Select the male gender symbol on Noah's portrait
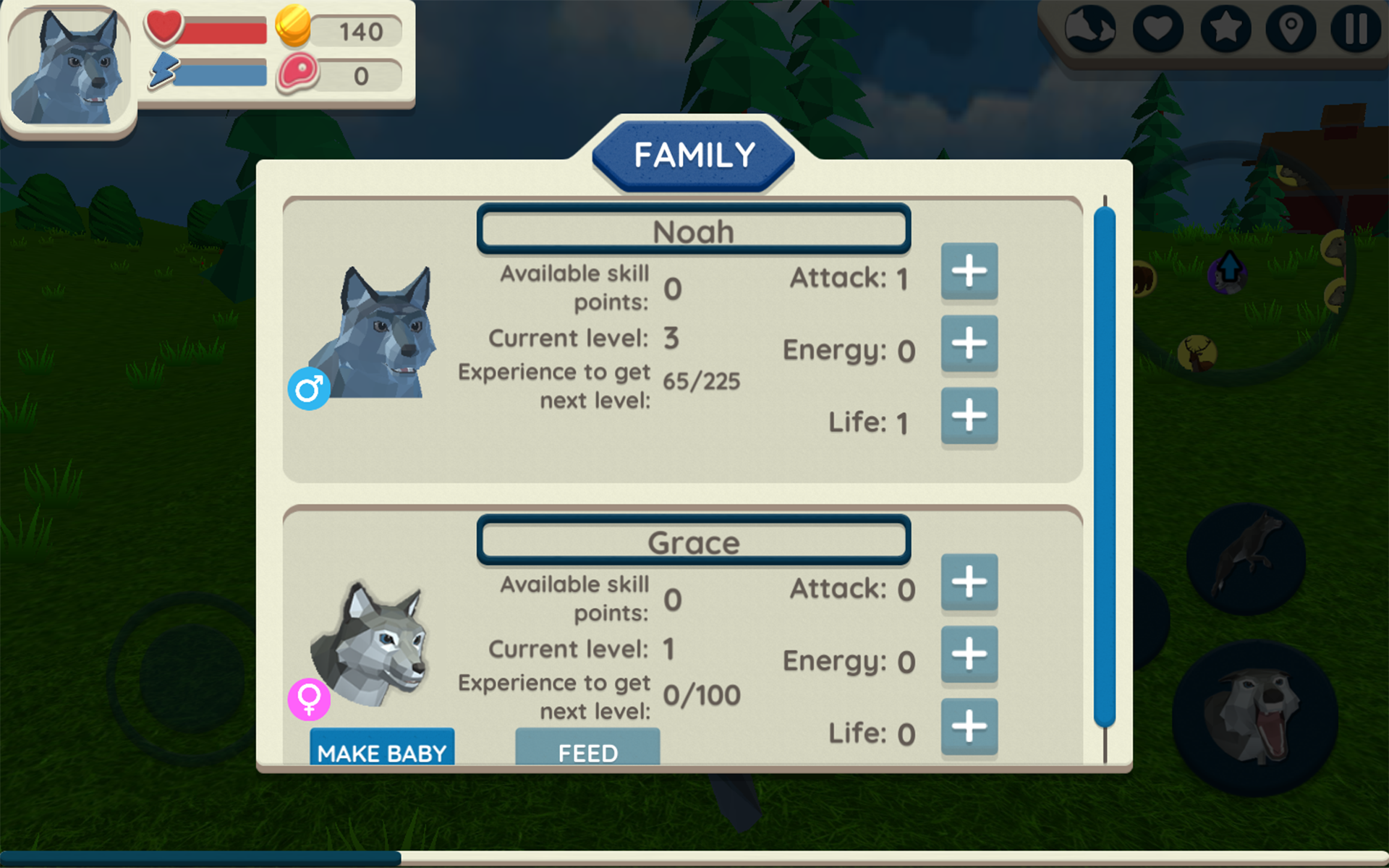 (x=308, y=389)
